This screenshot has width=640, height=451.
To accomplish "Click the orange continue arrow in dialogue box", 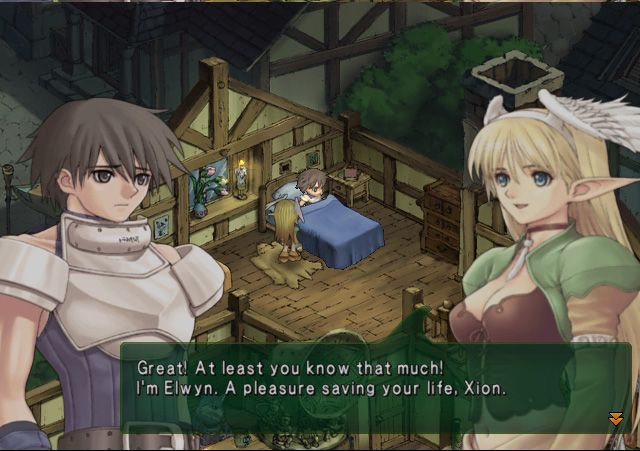I will coord(615,418).
